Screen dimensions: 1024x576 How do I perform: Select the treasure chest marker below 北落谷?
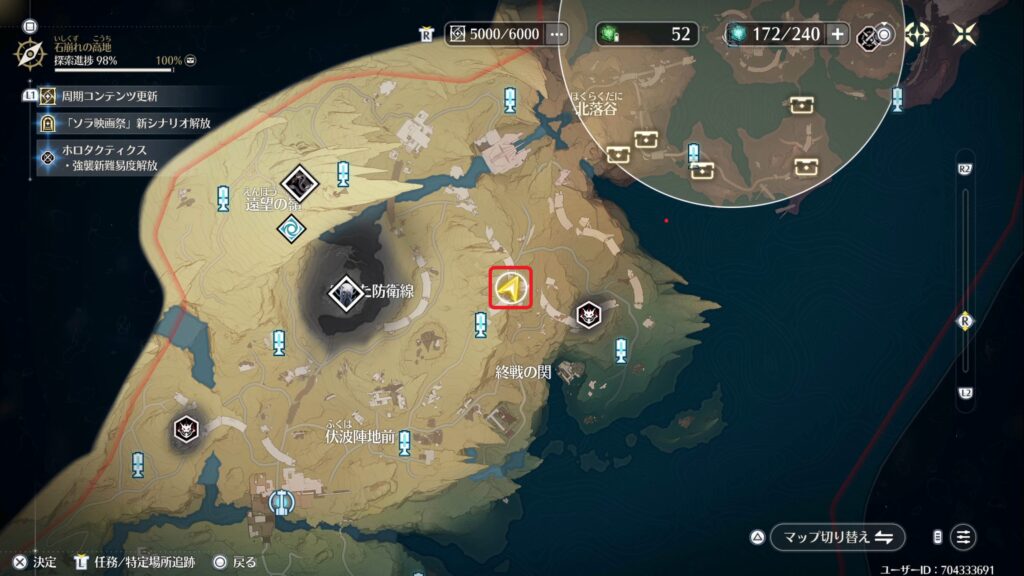[x=619, y=154]
